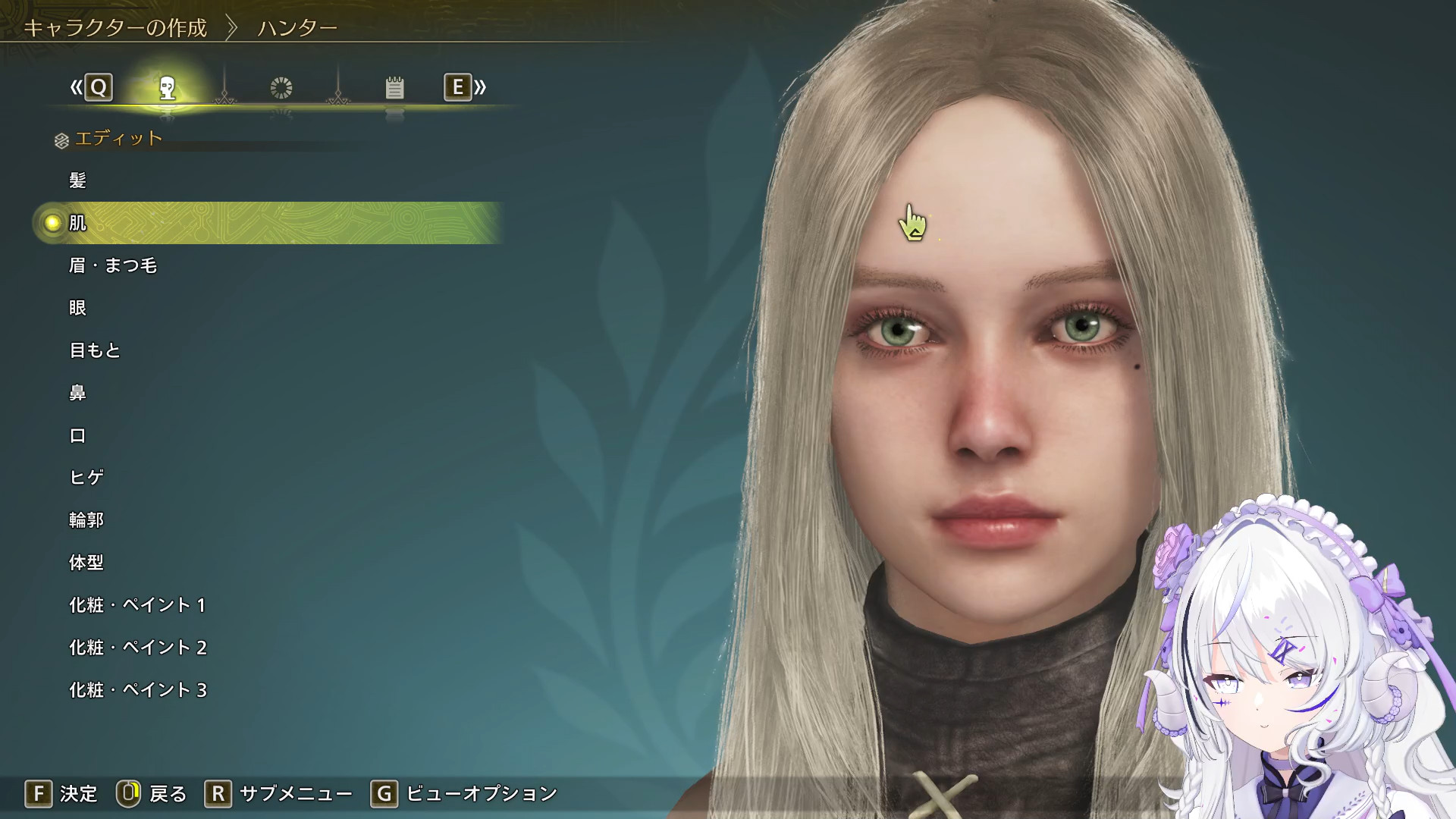Image resolution: width=1456 pixels, height=819 pixels.
Task: Choose the 鼻 (nose) entry
Action: [77, 393]
